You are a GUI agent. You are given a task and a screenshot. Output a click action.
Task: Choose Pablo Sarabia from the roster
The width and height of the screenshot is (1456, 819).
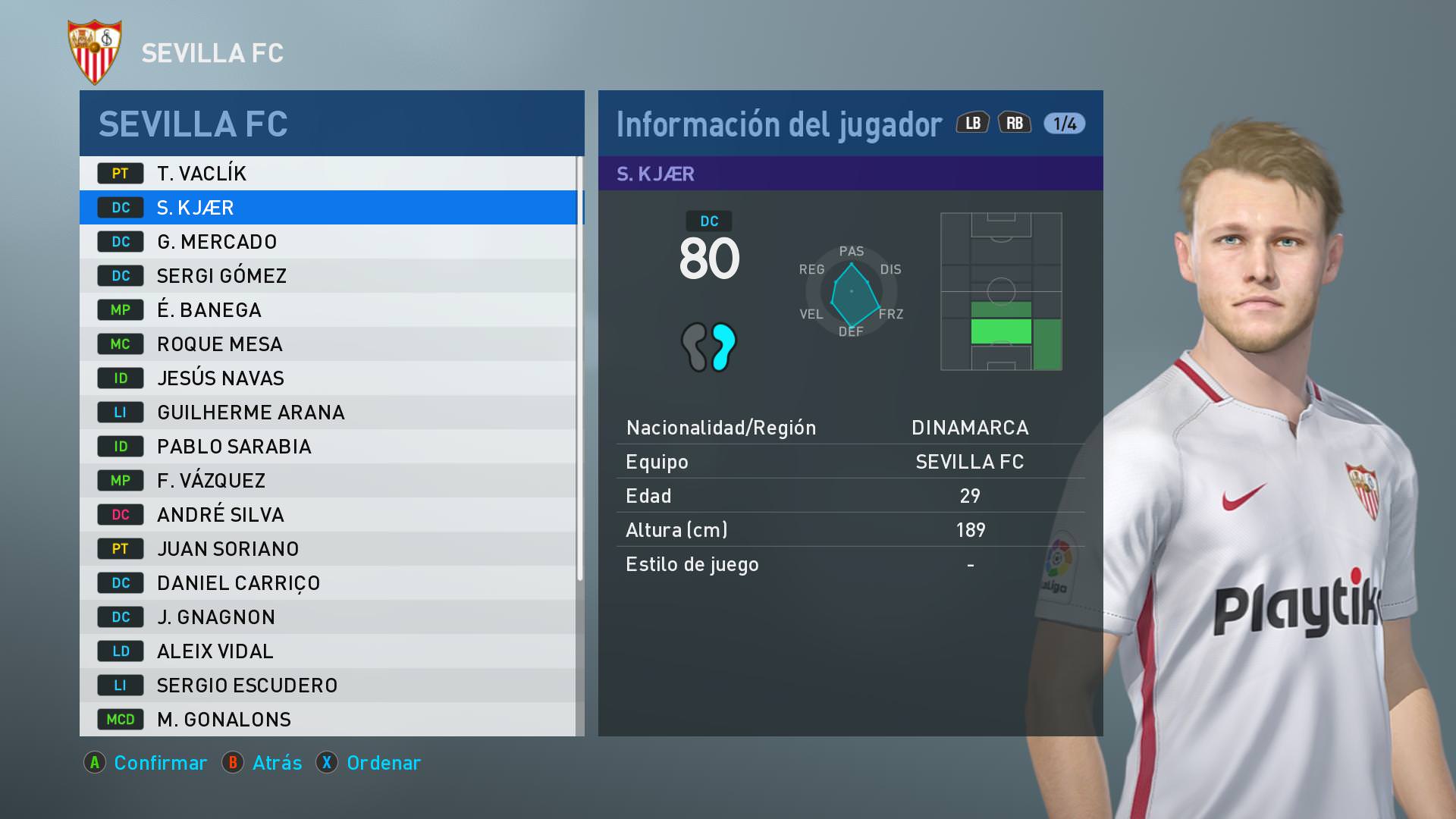point(328,447)
